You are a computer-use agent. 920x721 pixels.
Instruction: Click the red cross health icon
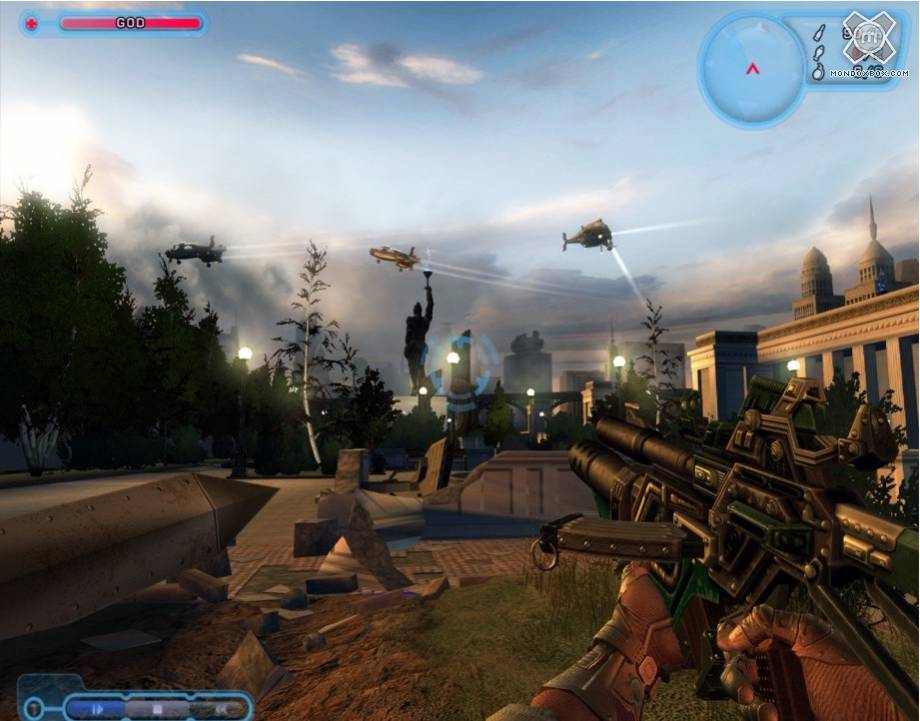click(x=31, y=23)
